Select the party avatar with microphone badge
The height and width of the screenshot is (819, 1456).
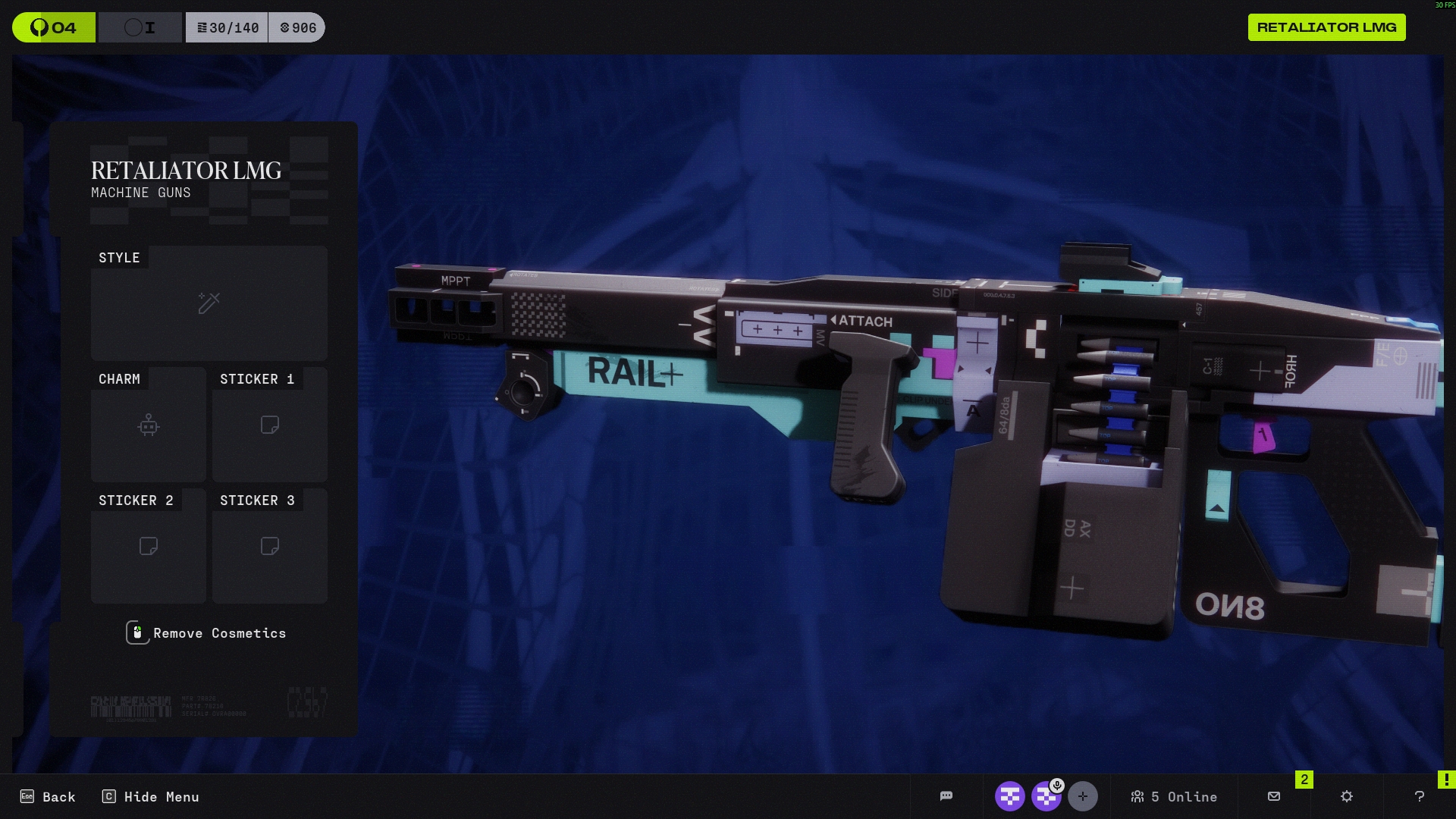click(x=1046, y=796)
